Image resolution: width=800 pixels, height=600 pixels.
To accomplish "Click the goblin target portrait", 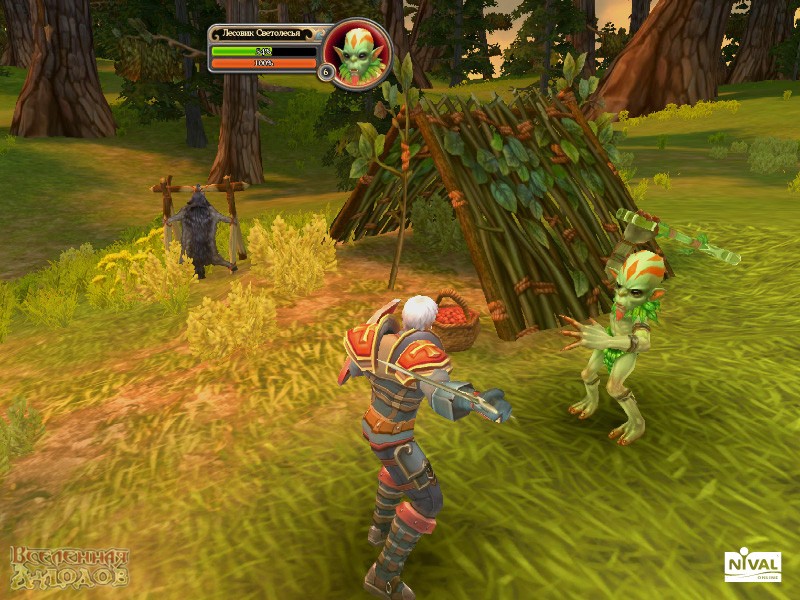I will [358, 54].
